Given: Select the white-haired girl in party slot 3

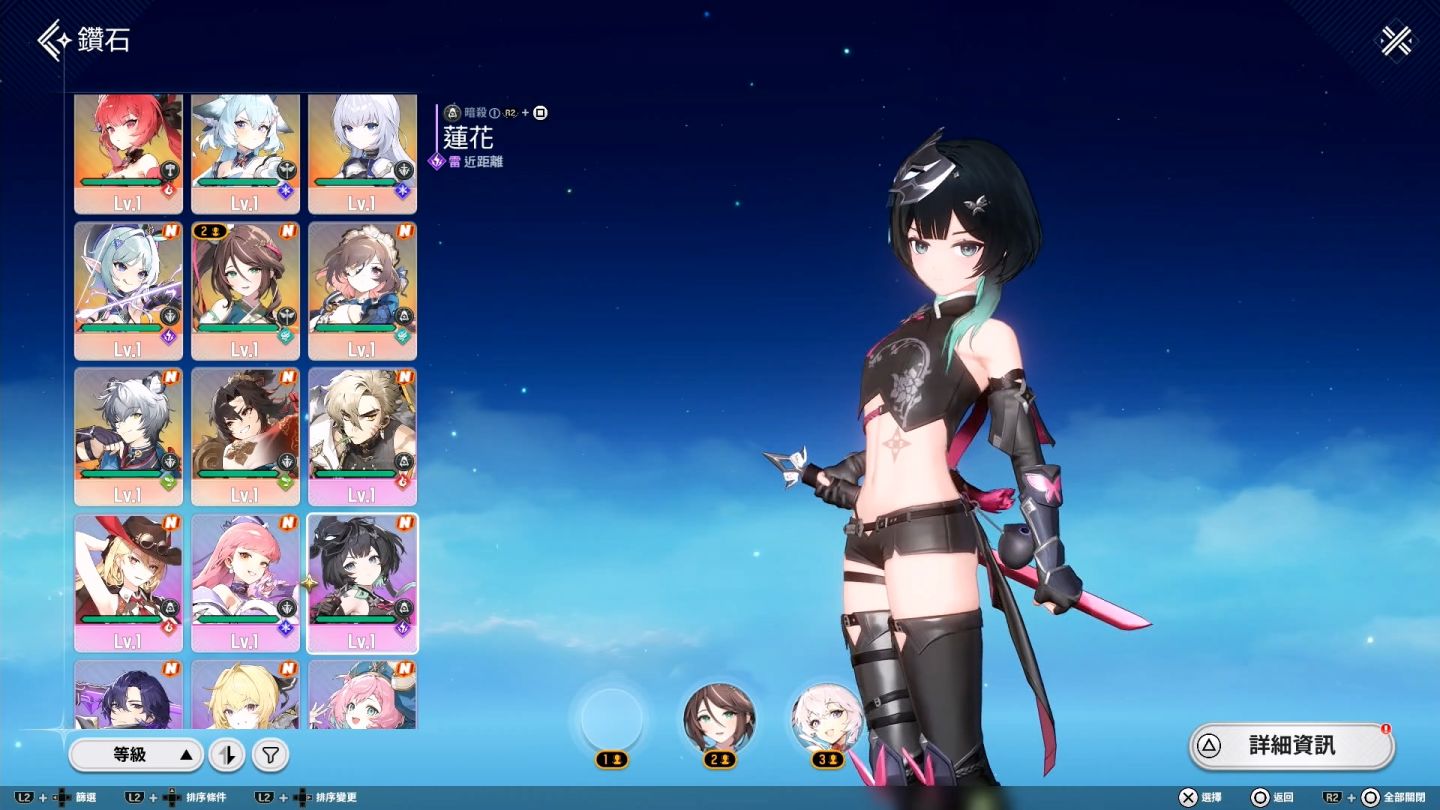Looking at the screenshot, I should point(827,718).
